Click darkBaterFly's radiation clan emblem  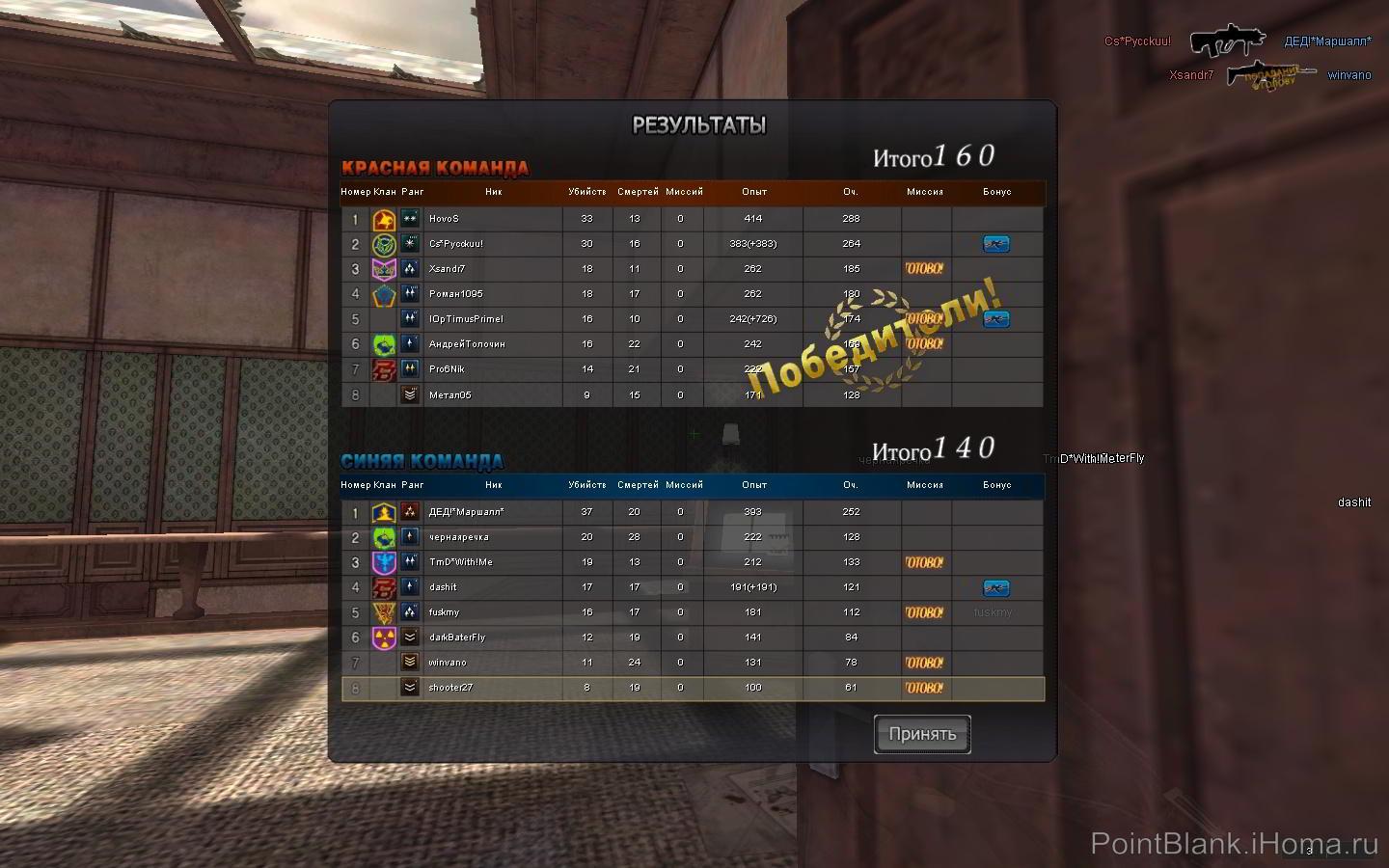384,637
